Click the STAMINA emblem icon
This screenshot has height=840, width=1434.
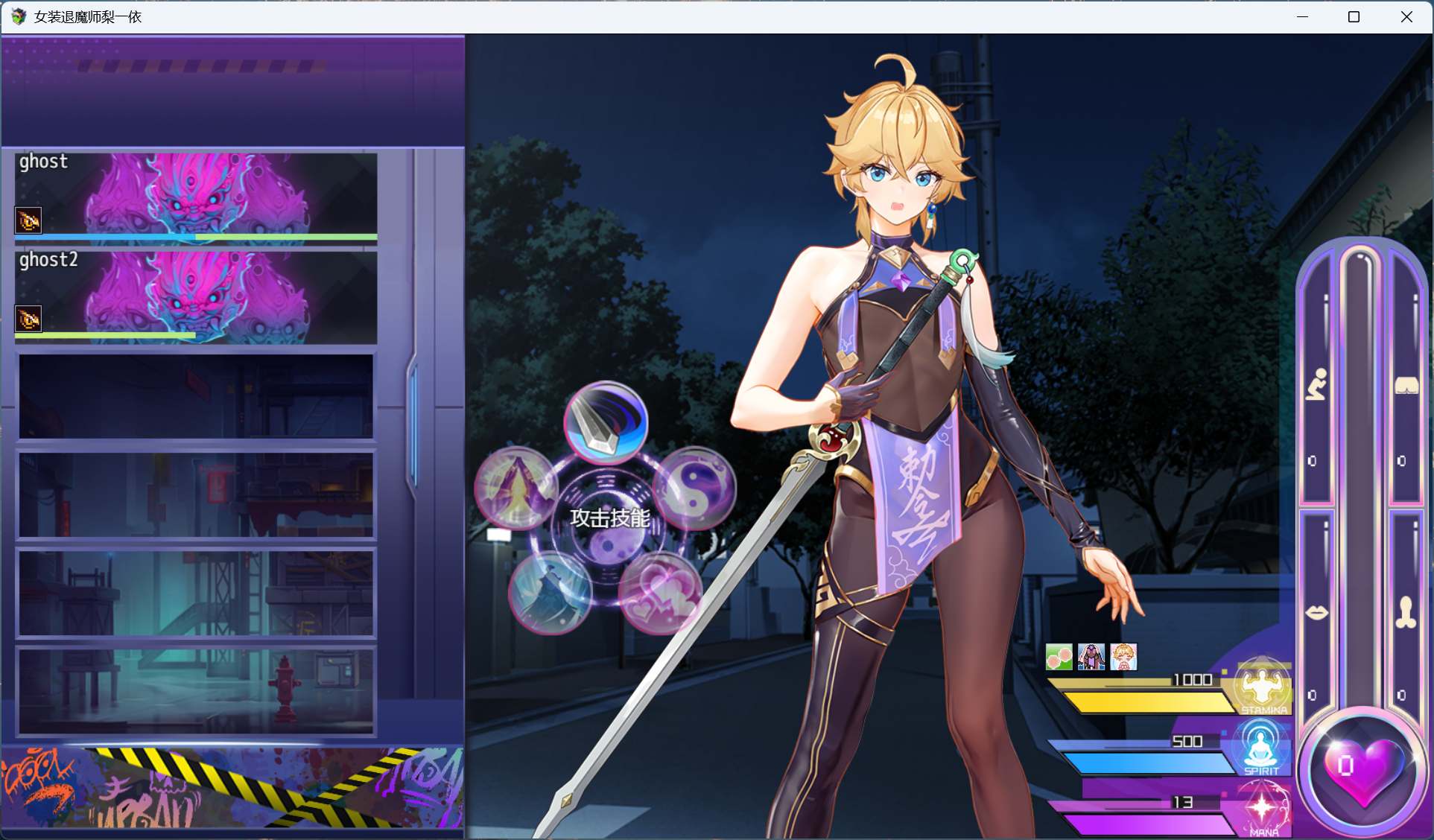point(1264,685)
